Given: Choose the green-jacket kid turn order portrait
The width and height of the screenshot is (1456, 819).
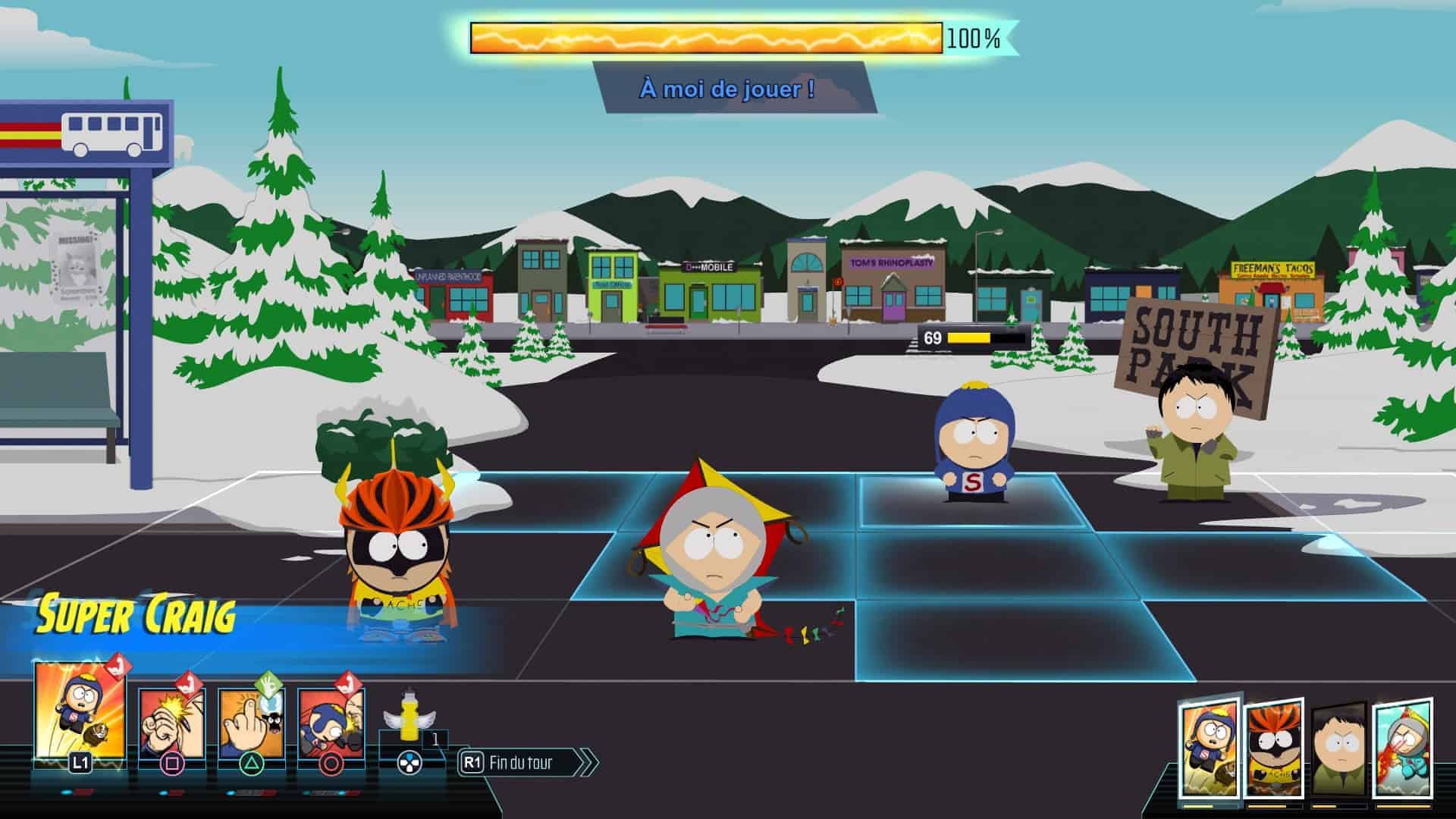Looking at the screenshot, I should coord(1339,752).
